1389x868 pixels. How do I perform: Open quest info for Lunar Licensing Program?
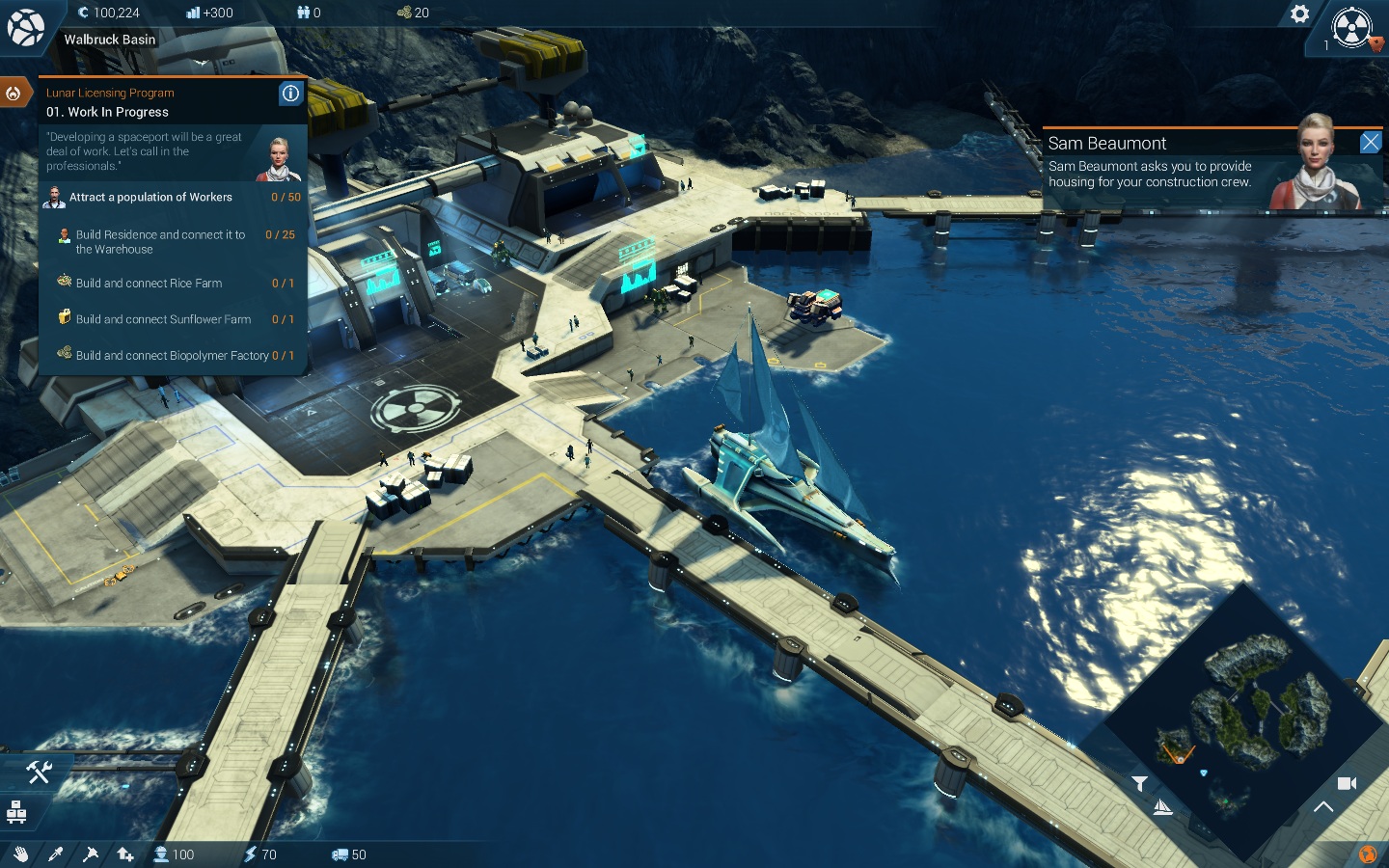(290, 93)
